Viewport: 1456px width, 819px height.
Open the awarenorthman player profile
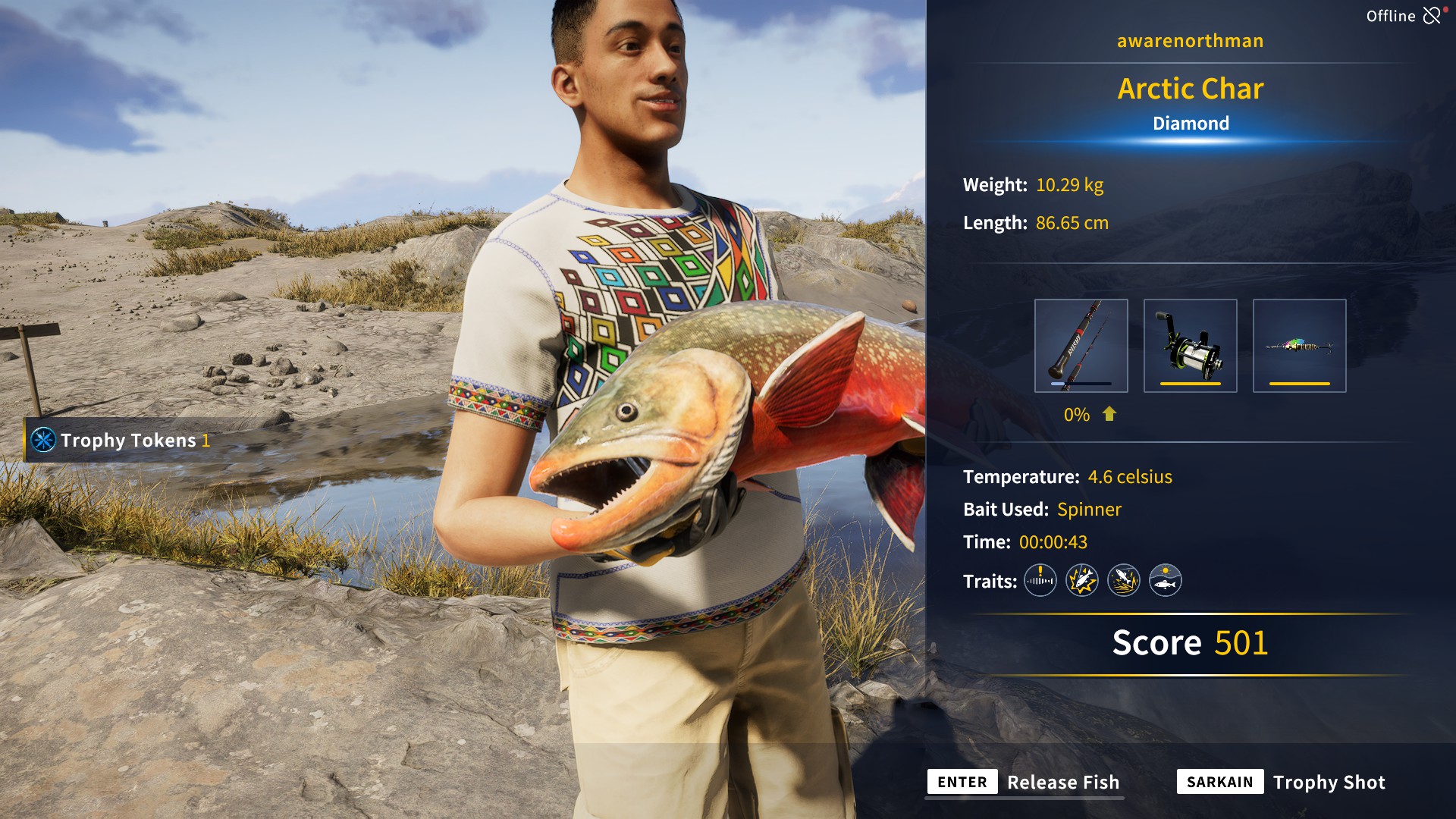pos(1191,40)
